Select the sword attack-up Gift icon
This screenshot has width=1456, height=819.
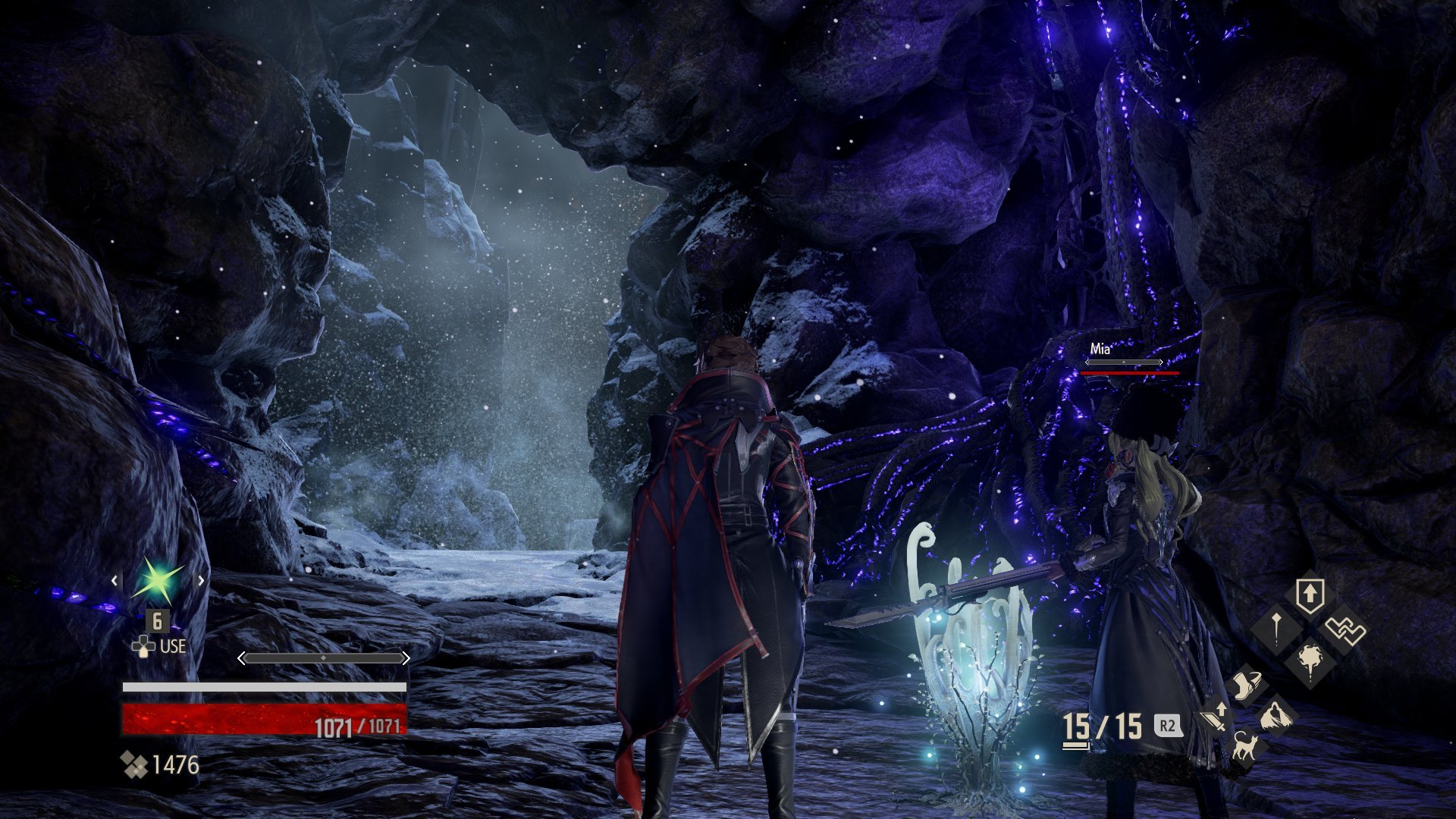pyautogui.click(x=1215, y=718)
